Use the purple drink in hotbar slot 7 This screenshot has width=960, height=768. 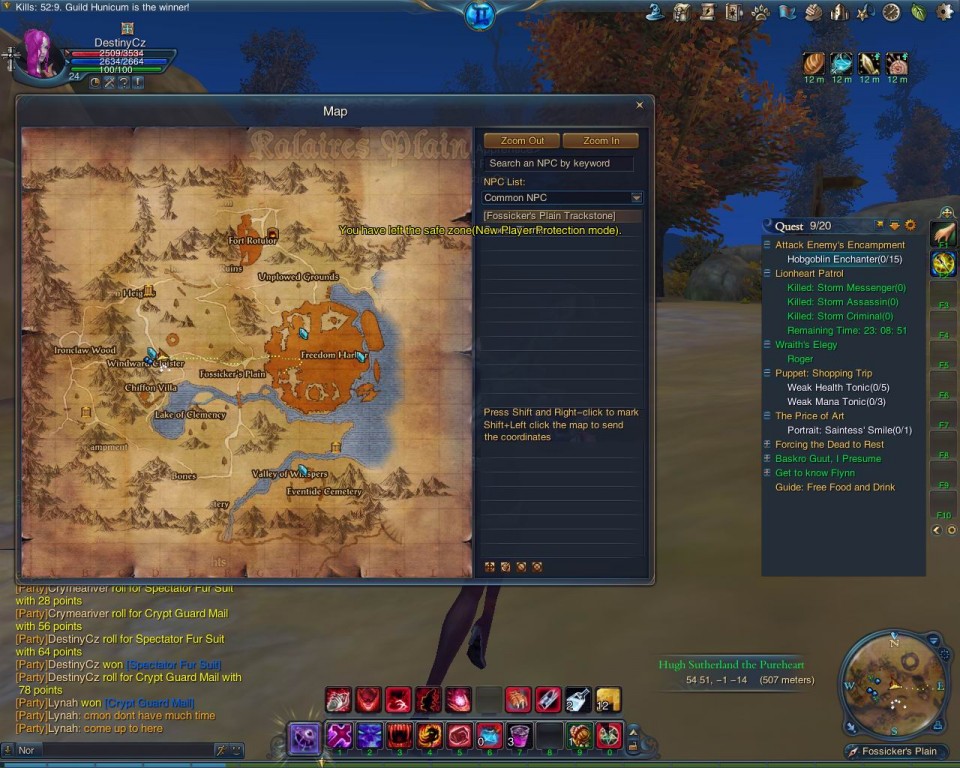518,736
